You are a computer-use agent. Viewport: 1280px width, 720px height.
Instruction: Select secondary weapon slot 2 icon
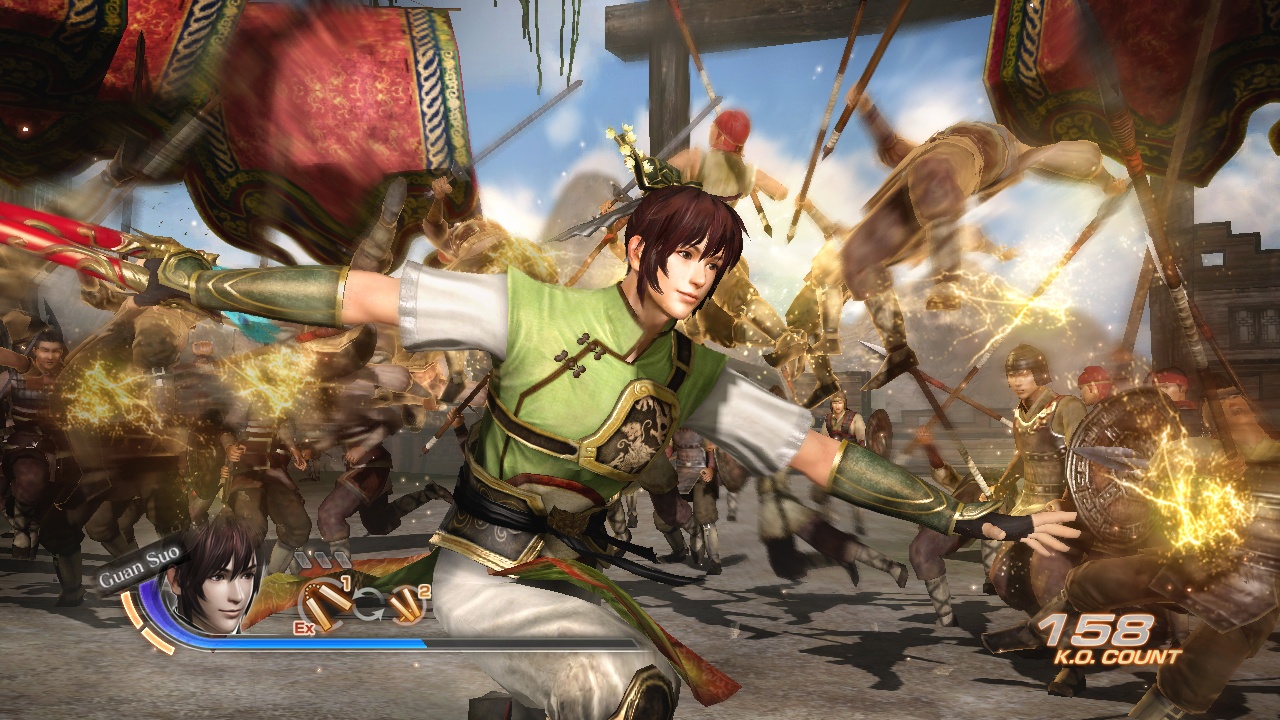pyautogui.click(x=407, y=605)
